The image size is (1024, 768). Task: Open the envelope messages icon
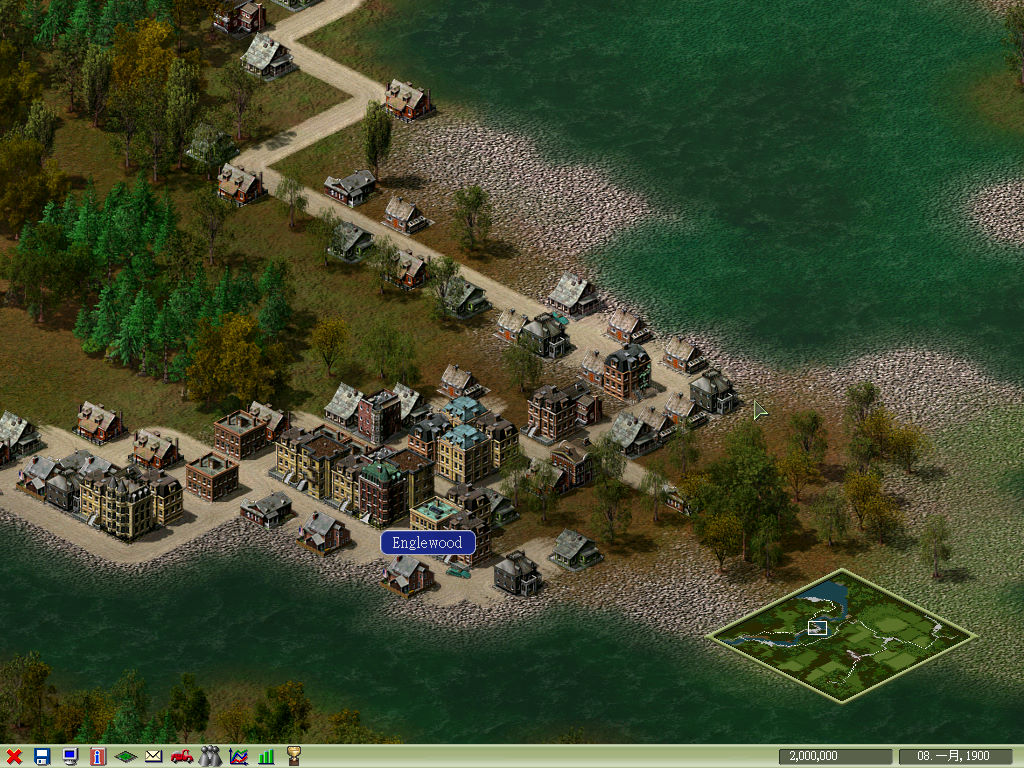[153, 756]
